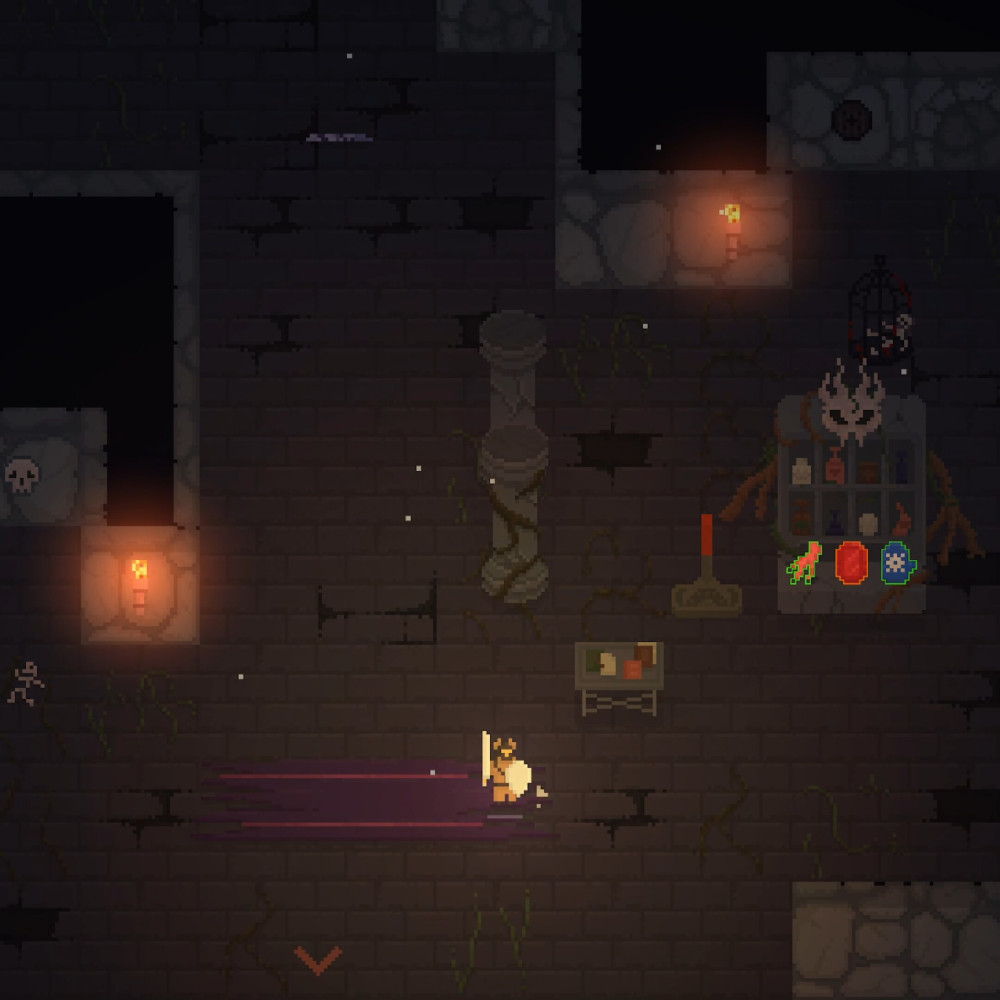
Task: Select the red claw shop item
Action: pyautogui.click(x=804, y=563)
